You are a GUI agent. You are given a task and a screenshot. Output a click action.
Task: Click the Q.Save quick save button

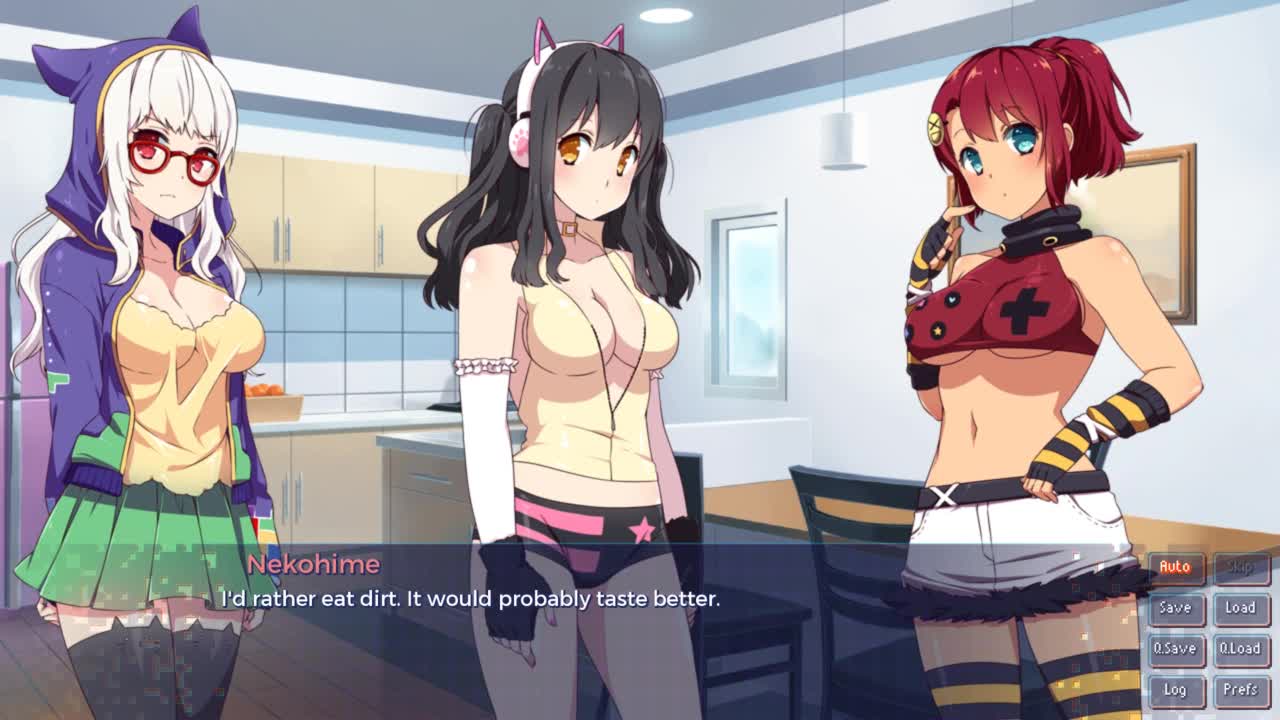pos(1175,649)
